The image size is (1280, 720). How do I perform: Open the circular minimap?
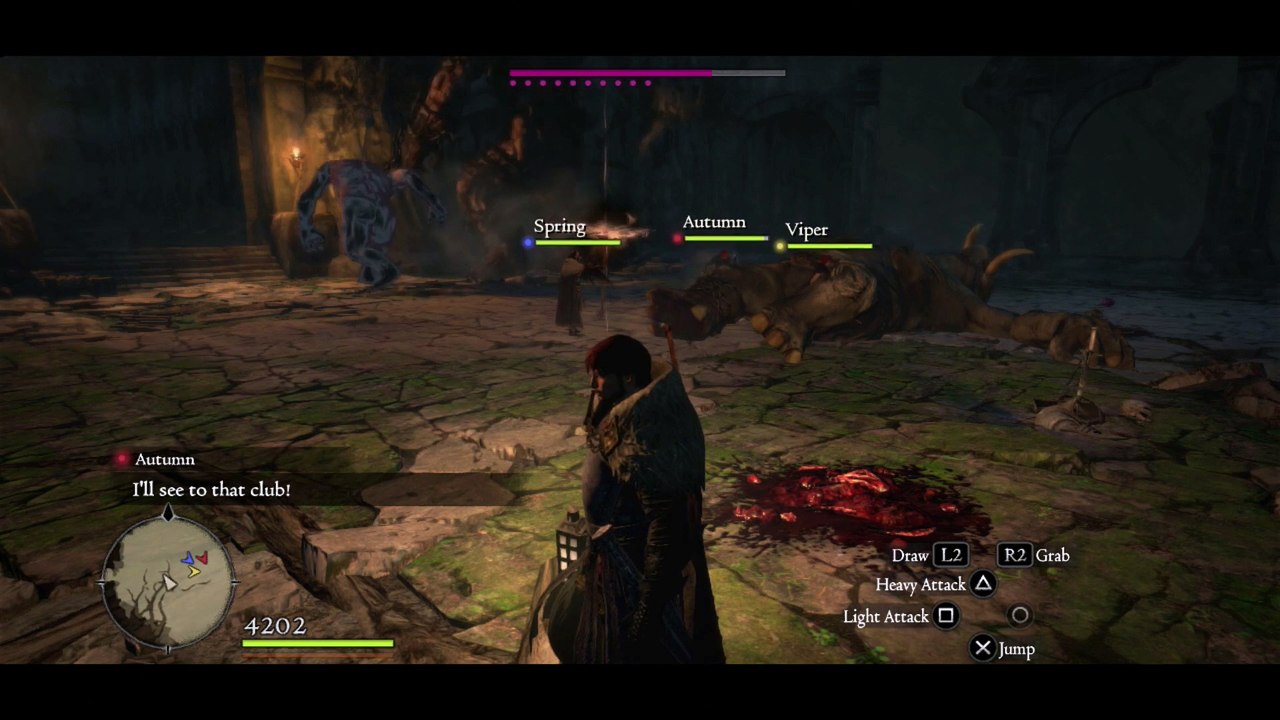[168, 582]
